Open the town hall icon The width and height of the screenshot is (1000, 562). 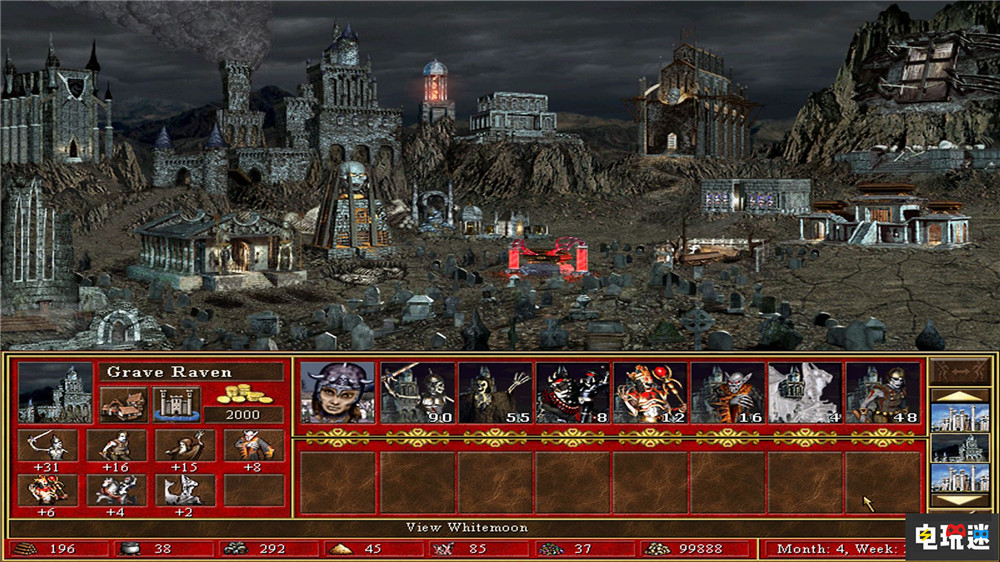click(121, 404)
